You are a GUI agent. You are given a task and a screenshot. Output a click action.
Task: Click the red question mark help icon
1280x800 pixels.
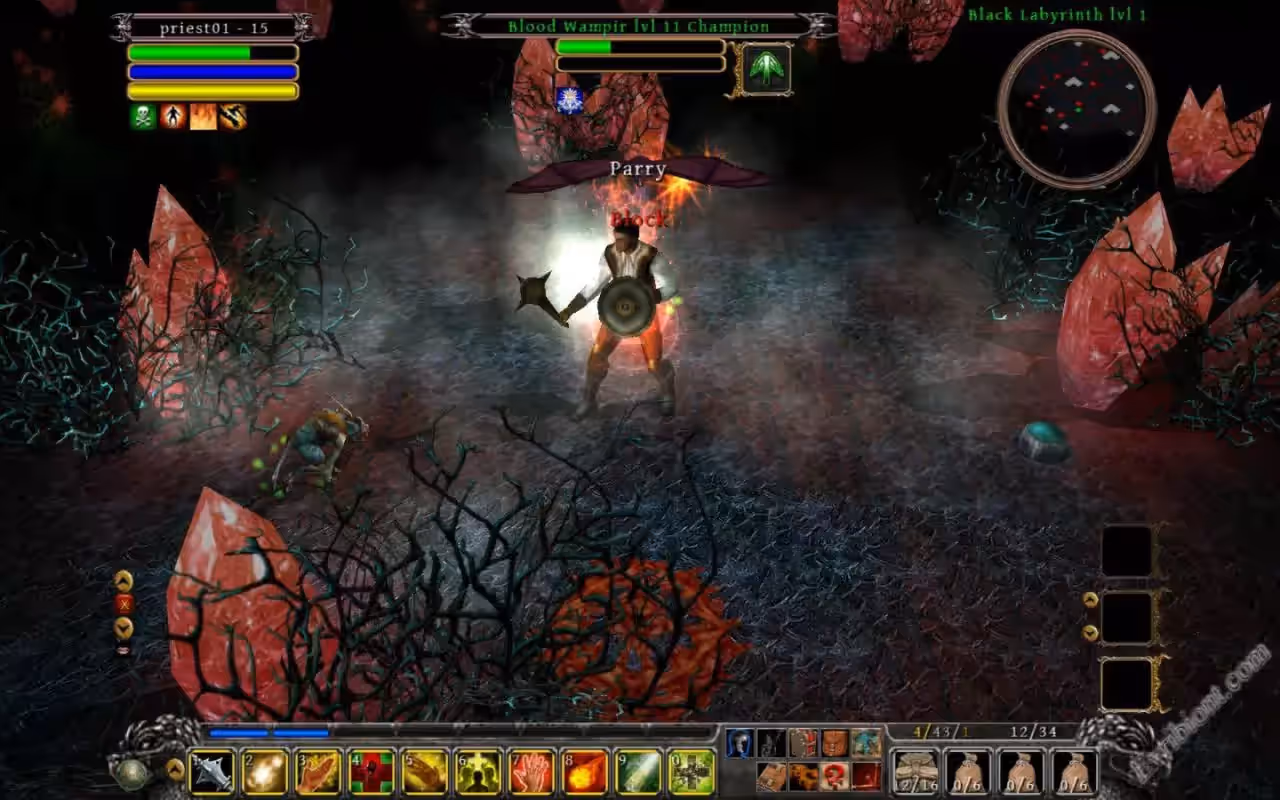tap(835, 776)
